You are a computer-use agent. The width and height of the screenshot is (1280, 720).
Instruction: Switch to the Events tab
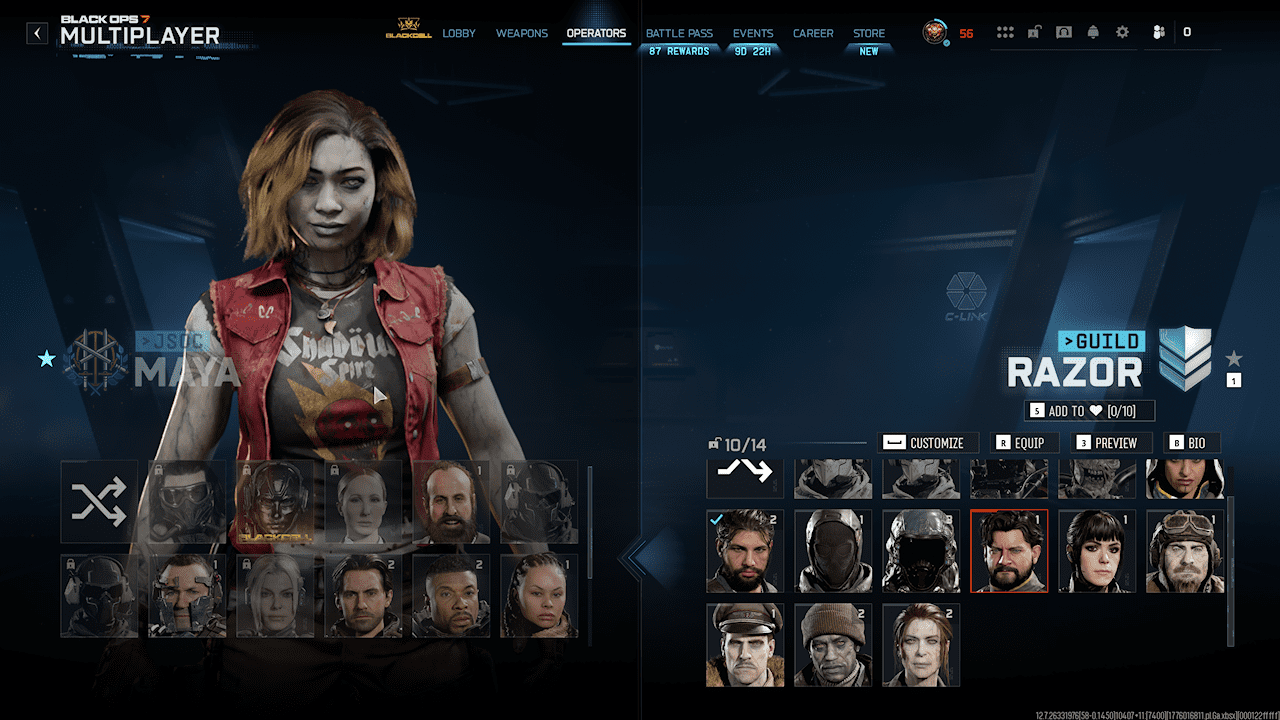point(753,33)
